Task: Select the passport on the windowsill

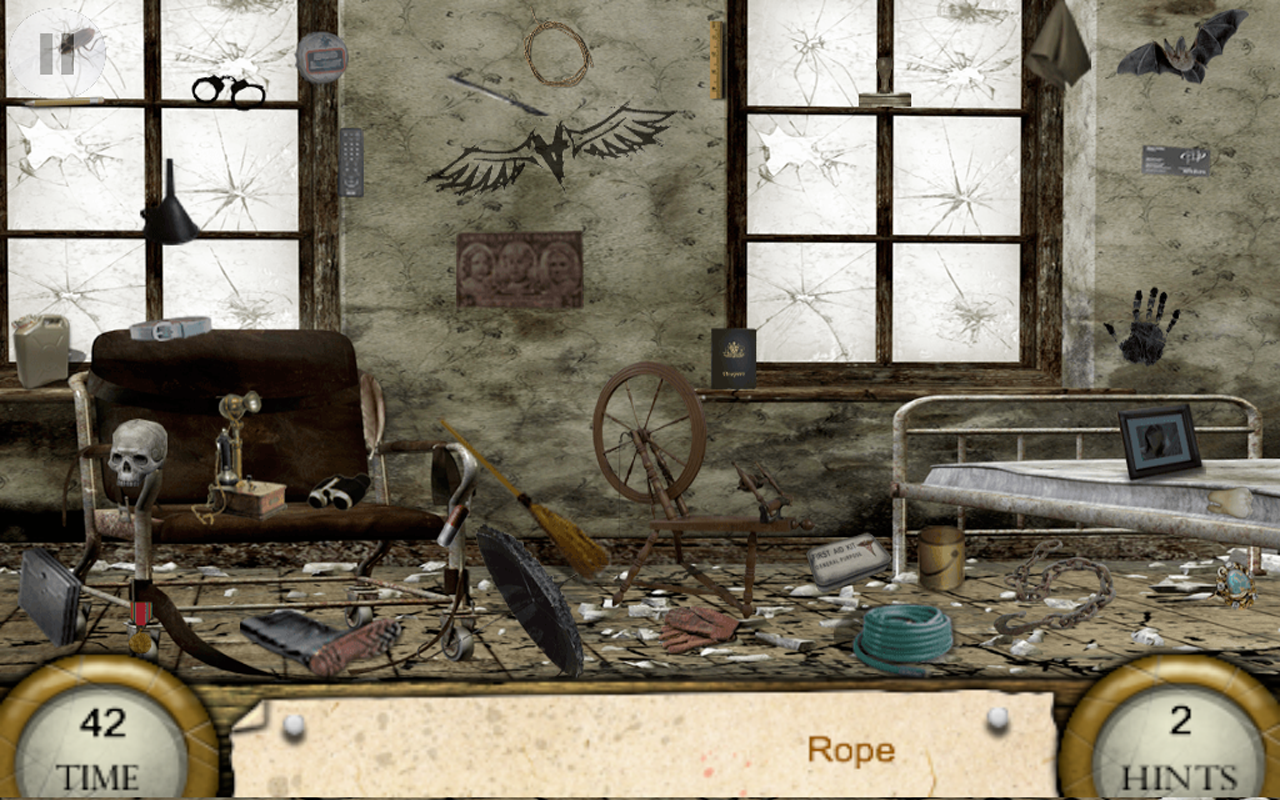Action: pyautogui.click(x=736, y=362)
